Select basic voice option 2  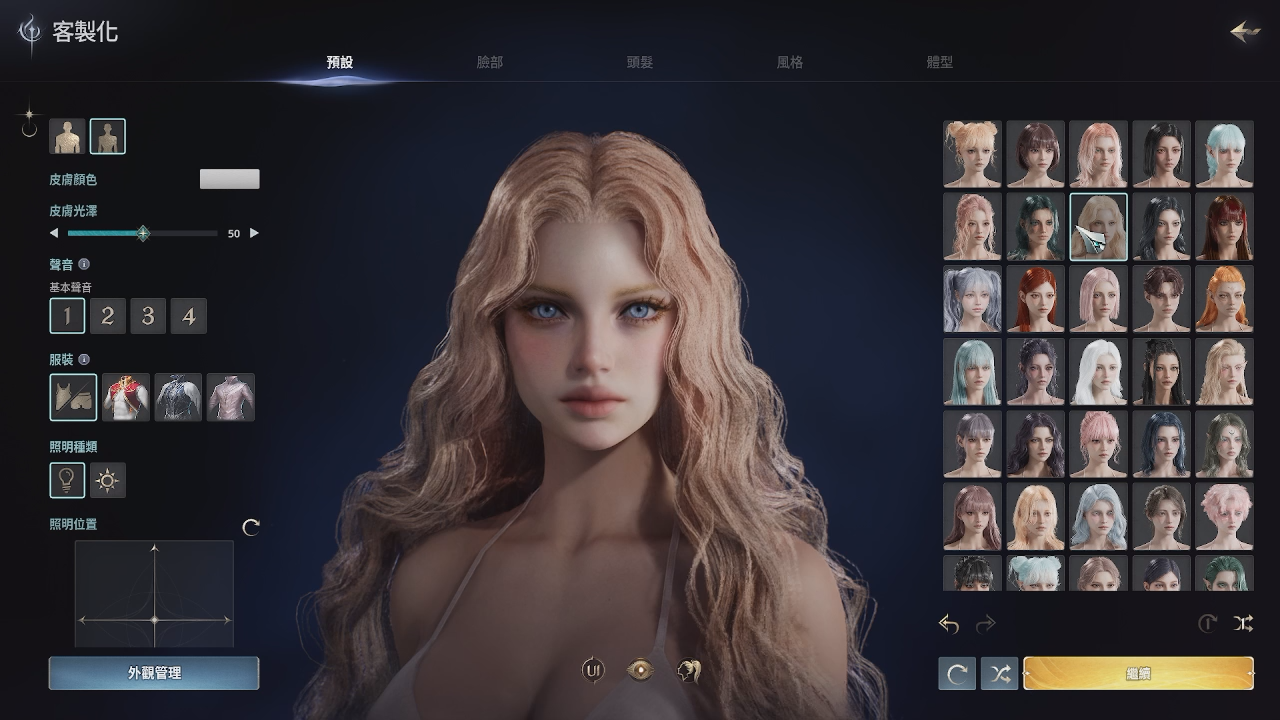pos(108,315)
